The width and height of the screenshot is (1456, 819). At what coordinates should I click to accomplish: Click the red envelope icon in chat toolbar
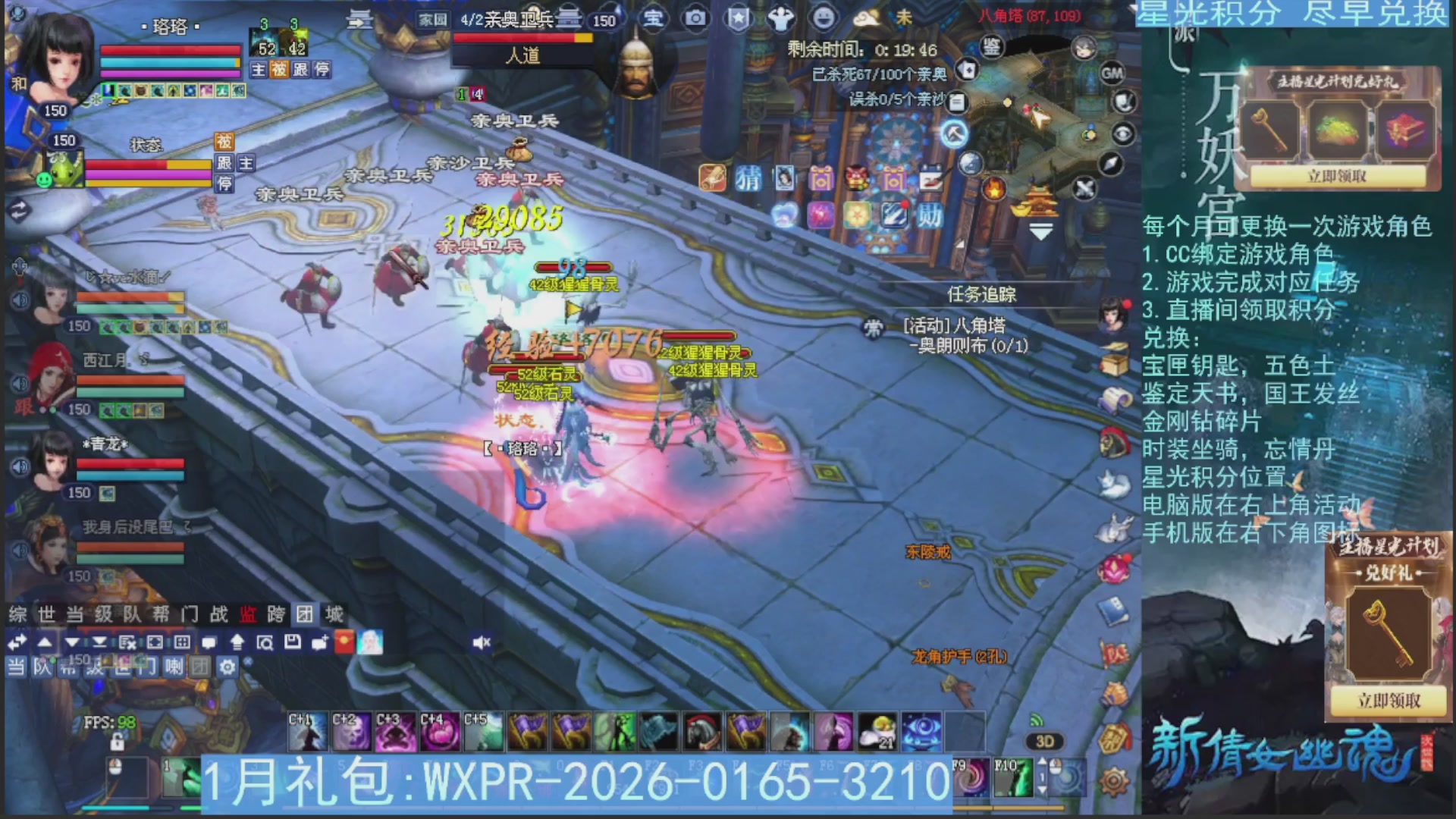(344, 642)
